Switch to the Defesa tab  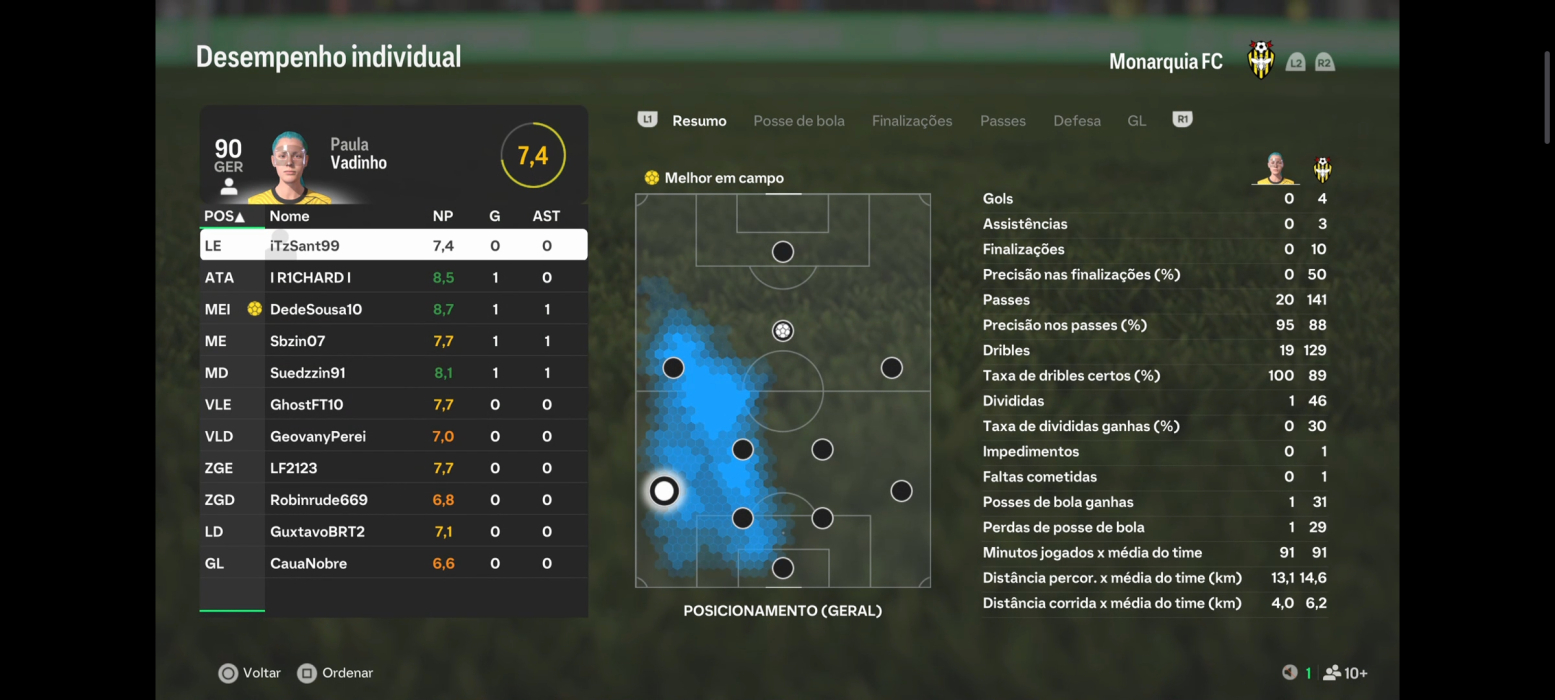click(x=1076, y=121)
